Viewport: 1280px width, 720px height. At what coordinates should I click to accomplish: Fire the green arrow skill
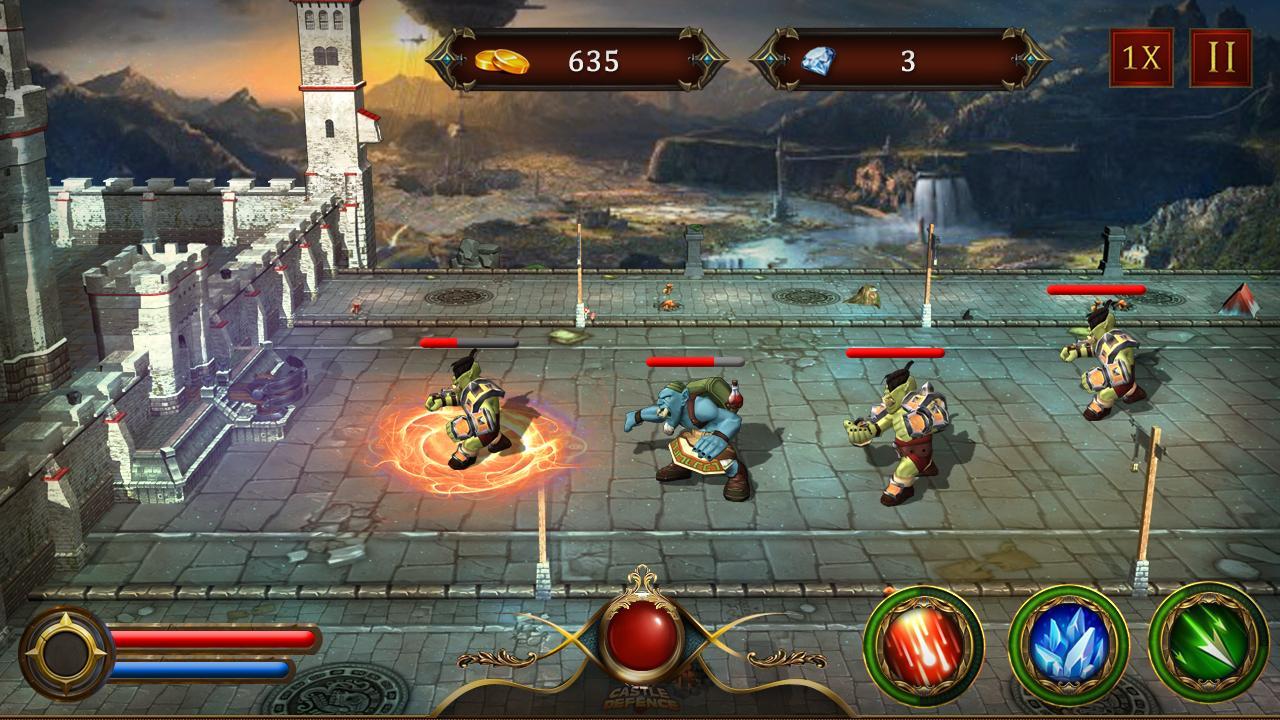tap(1210, 650)
